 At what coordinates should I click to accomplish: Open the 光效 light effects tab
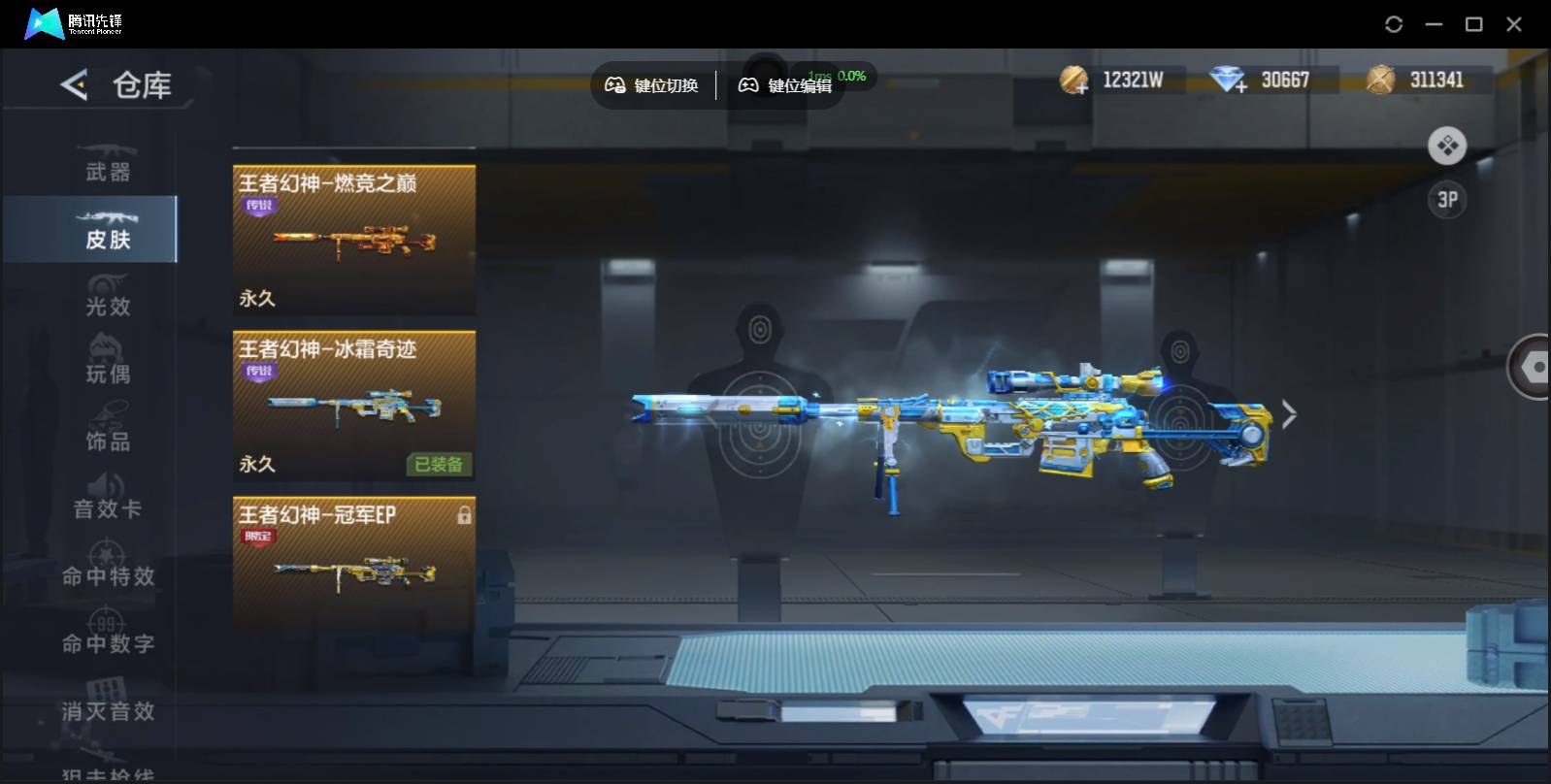click(107, 297)
